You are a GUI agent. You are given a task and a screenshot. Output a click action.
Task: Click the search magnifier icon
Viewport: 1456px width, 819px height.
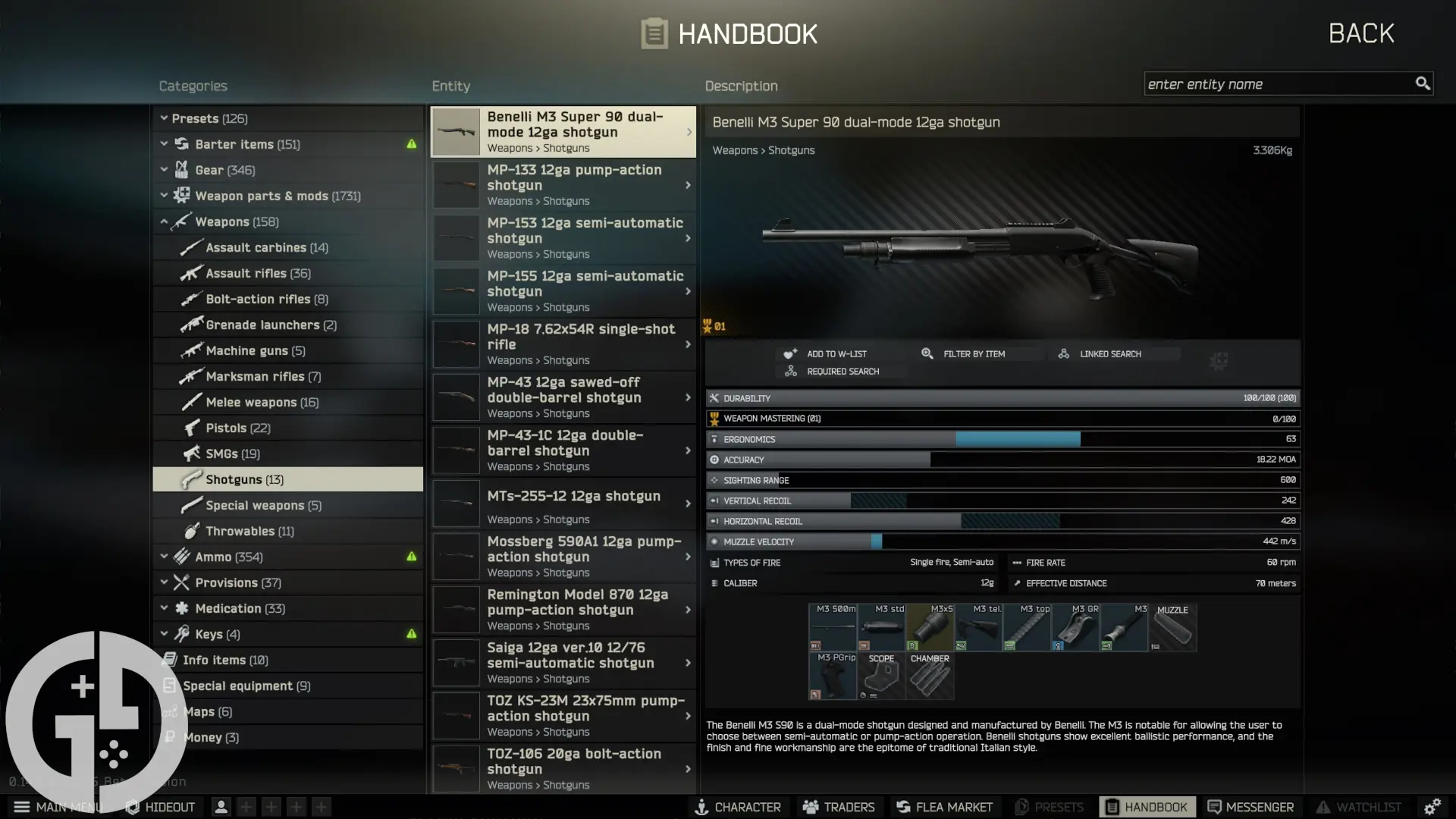tap(1423, 83)
